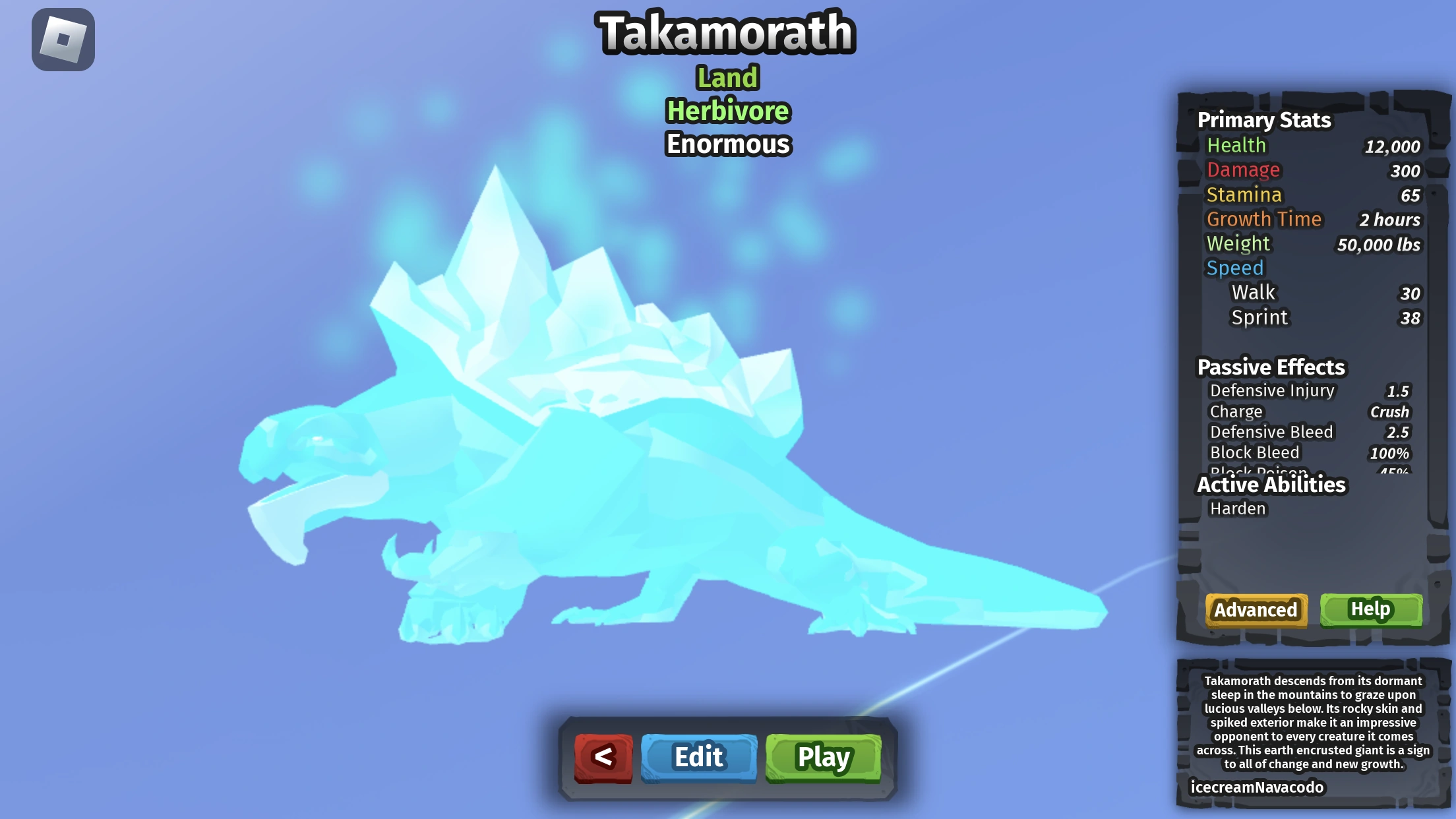
Task: Toggle the Block Bleed passive effect
Action: coord(1254,452)
